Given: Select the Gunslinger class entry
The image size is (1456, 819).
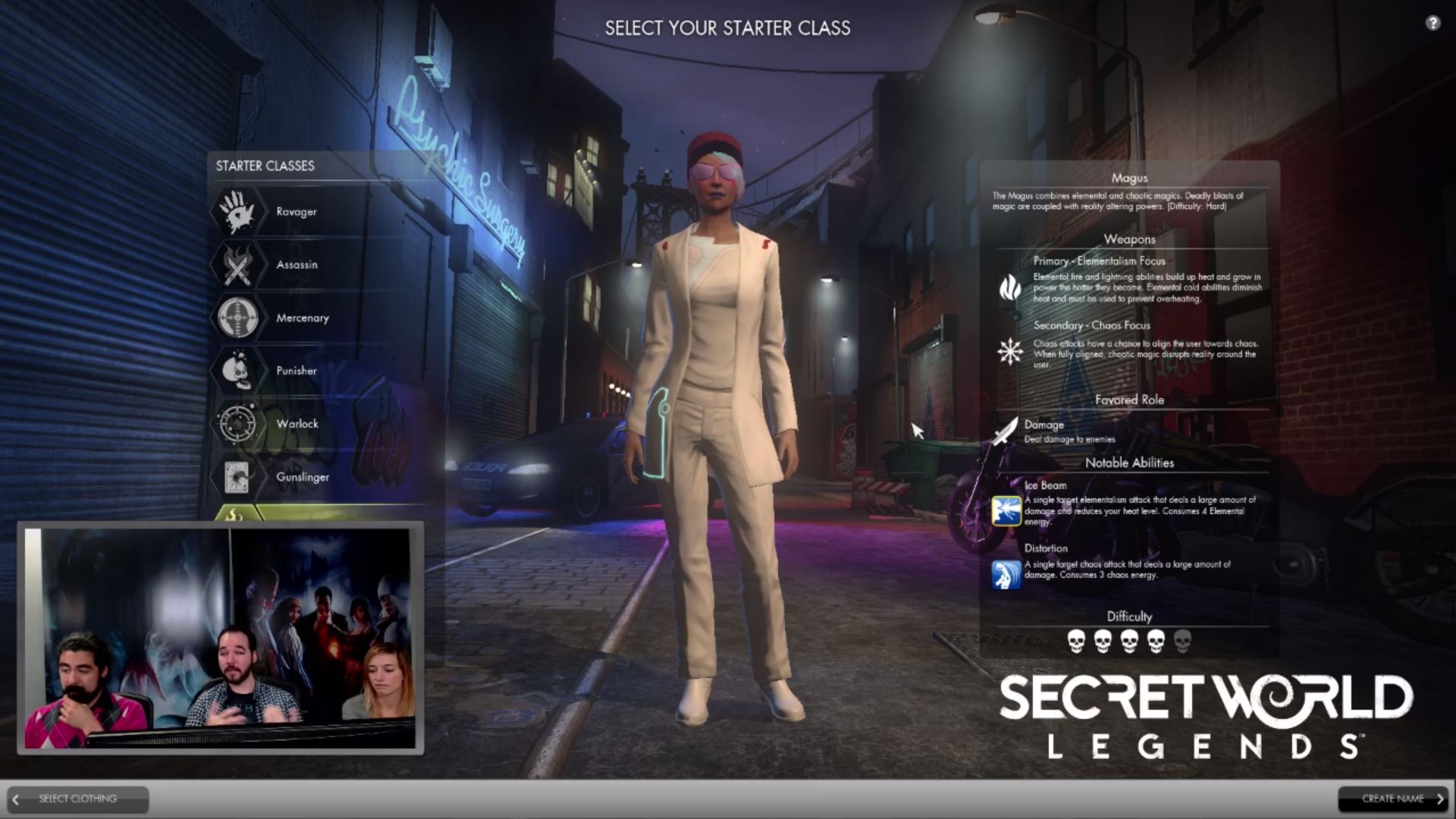Looking at the screenshot, I should tap(302, 477).
